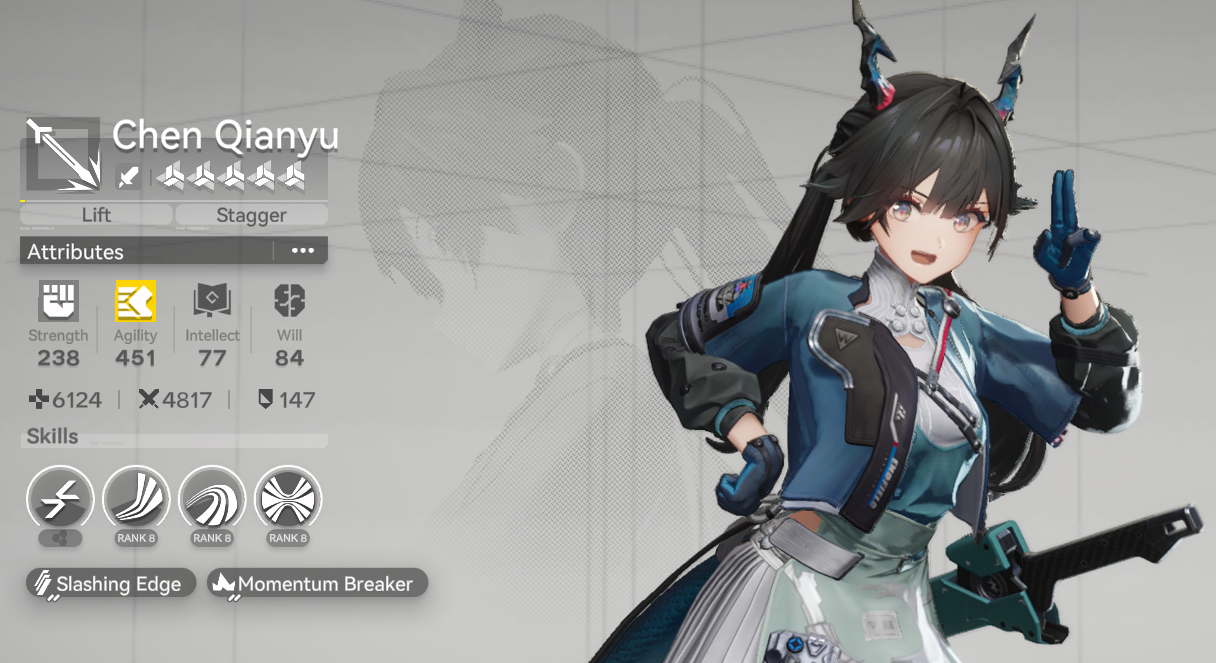
Task: Click the Will attribute icon
Action: pyautogui.click(x=289, y=301)
